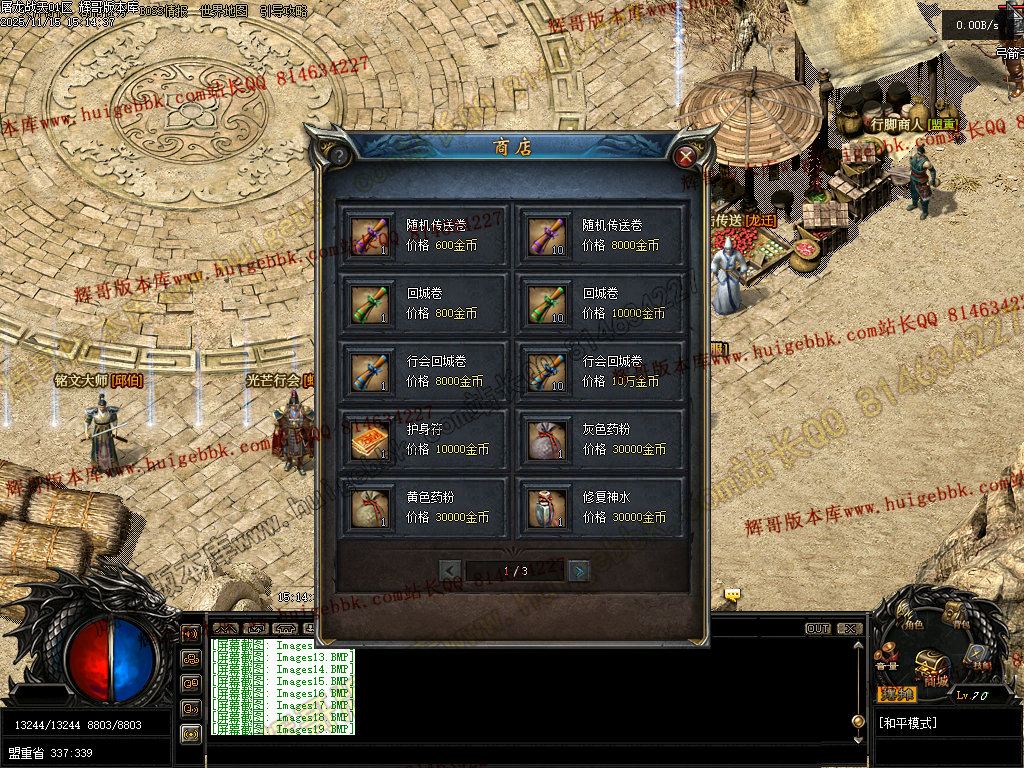
Task: Buy the 10-pack 随机传送卷 for 8000 gold
Action: (601, 235)
